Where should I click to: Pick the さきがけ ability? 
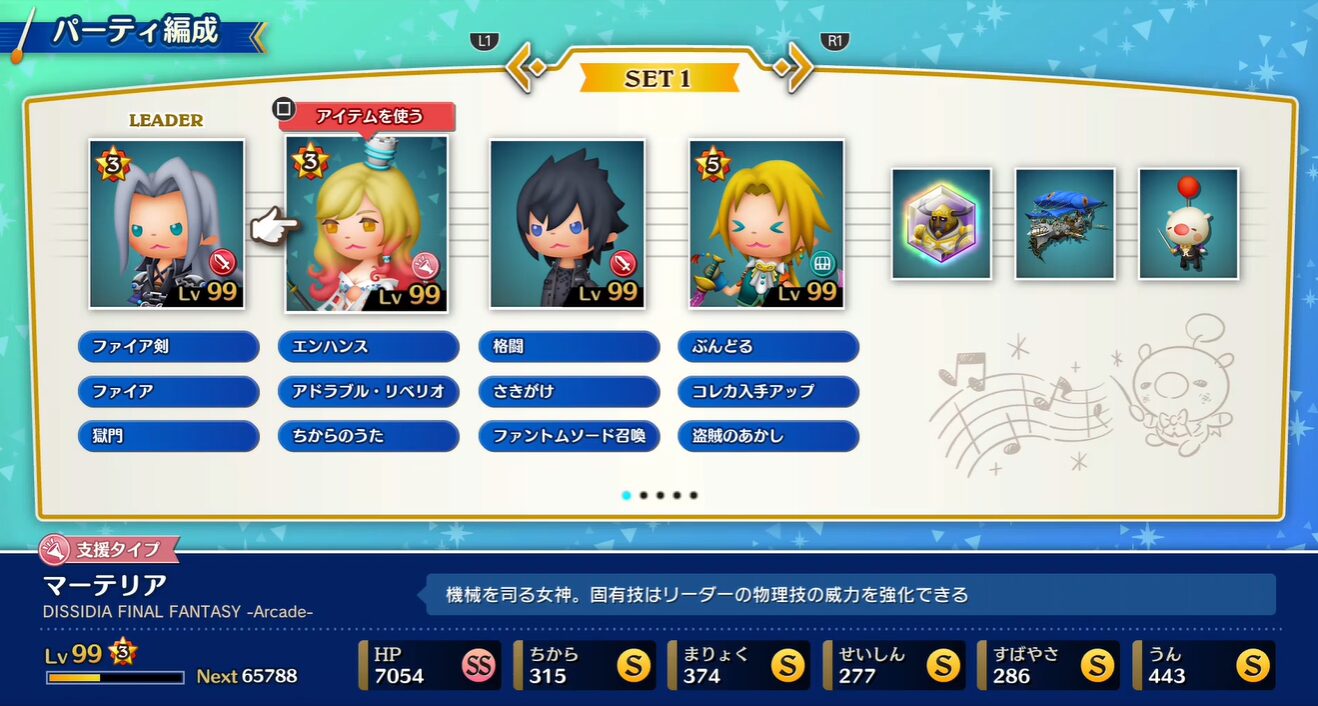pyautogui.click(x=568, y=391)
